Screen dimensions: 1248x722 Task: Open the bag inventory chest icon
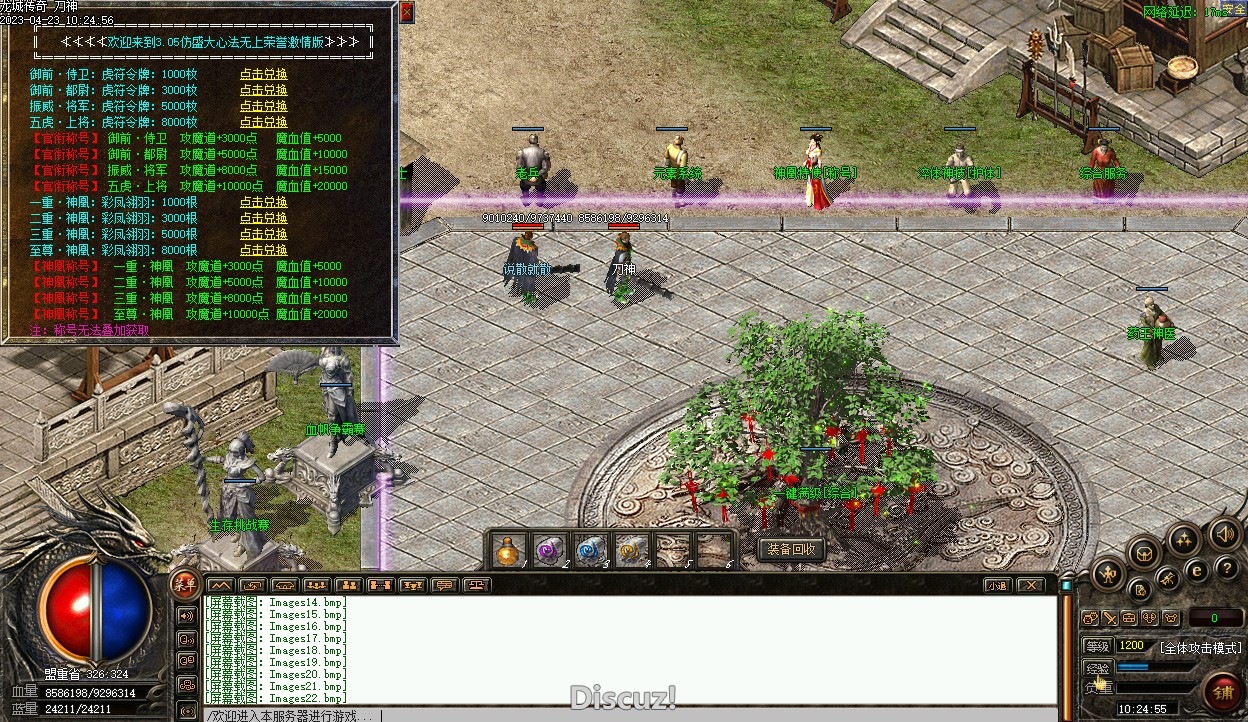click(x=1144, y=551)
